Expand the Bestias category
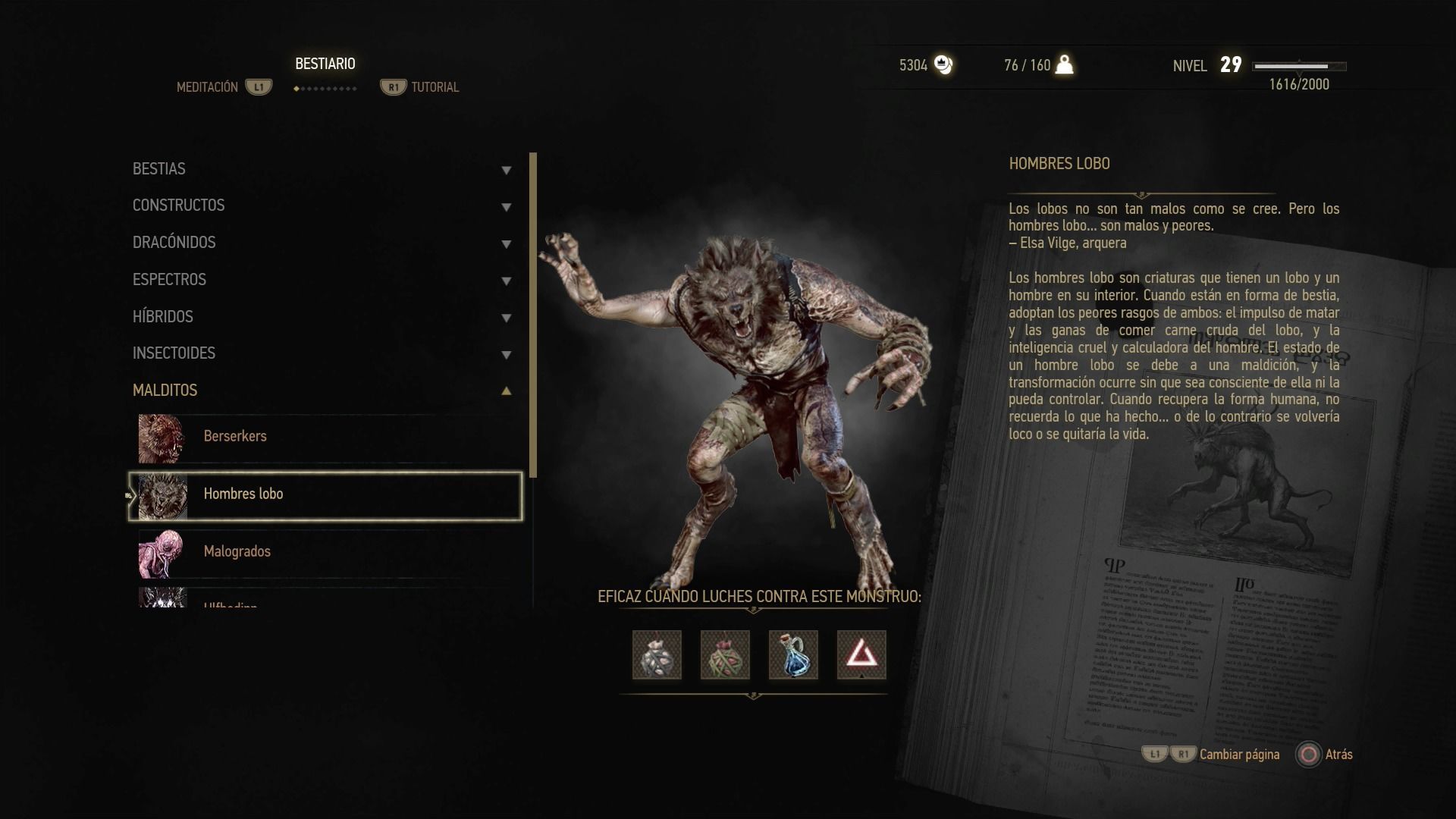 pos(322,169)
